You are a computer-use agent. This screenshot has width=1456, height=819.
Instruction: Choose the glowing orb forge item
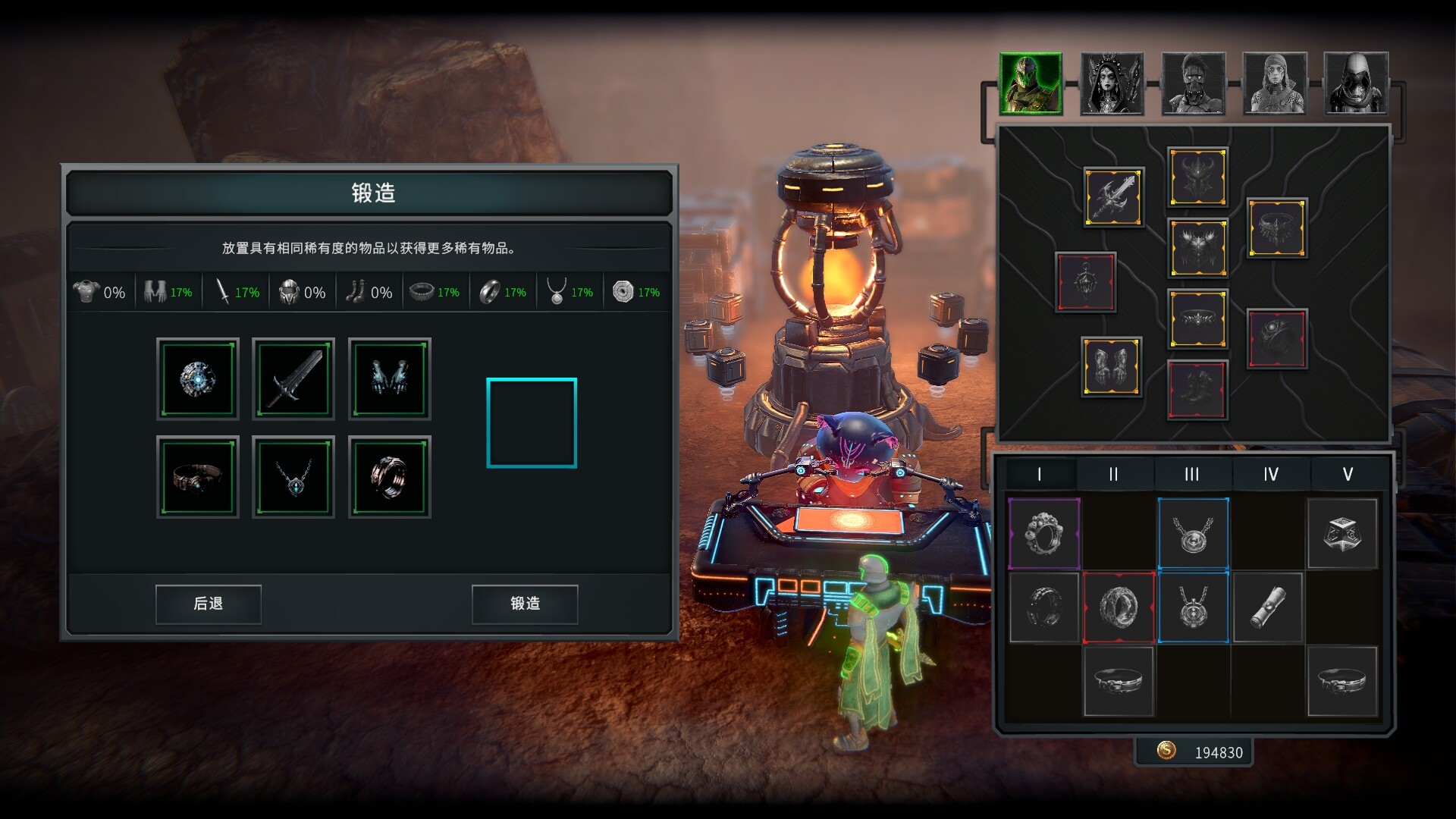198,379
